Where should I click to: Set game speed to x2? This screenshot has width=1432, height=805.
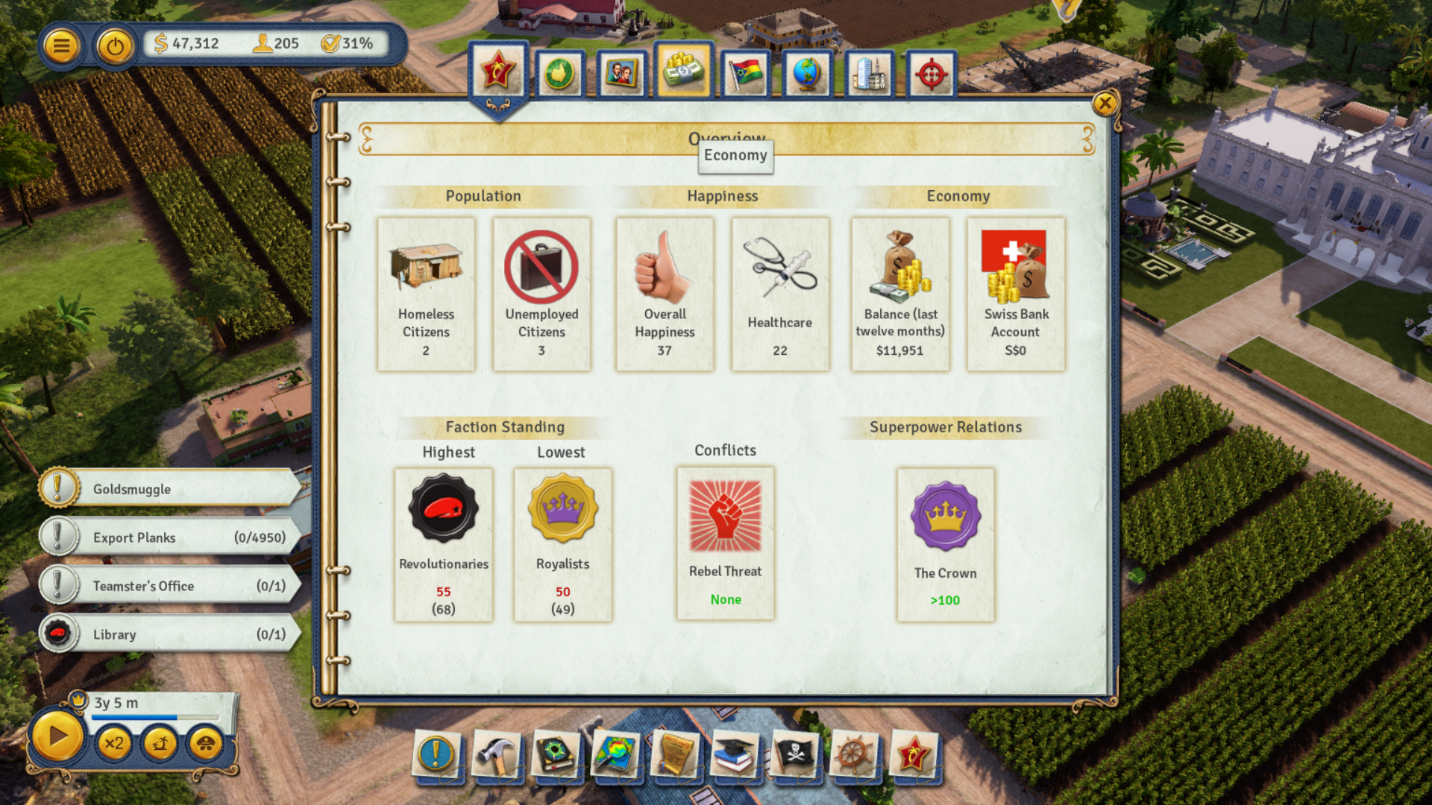point(114,743)
